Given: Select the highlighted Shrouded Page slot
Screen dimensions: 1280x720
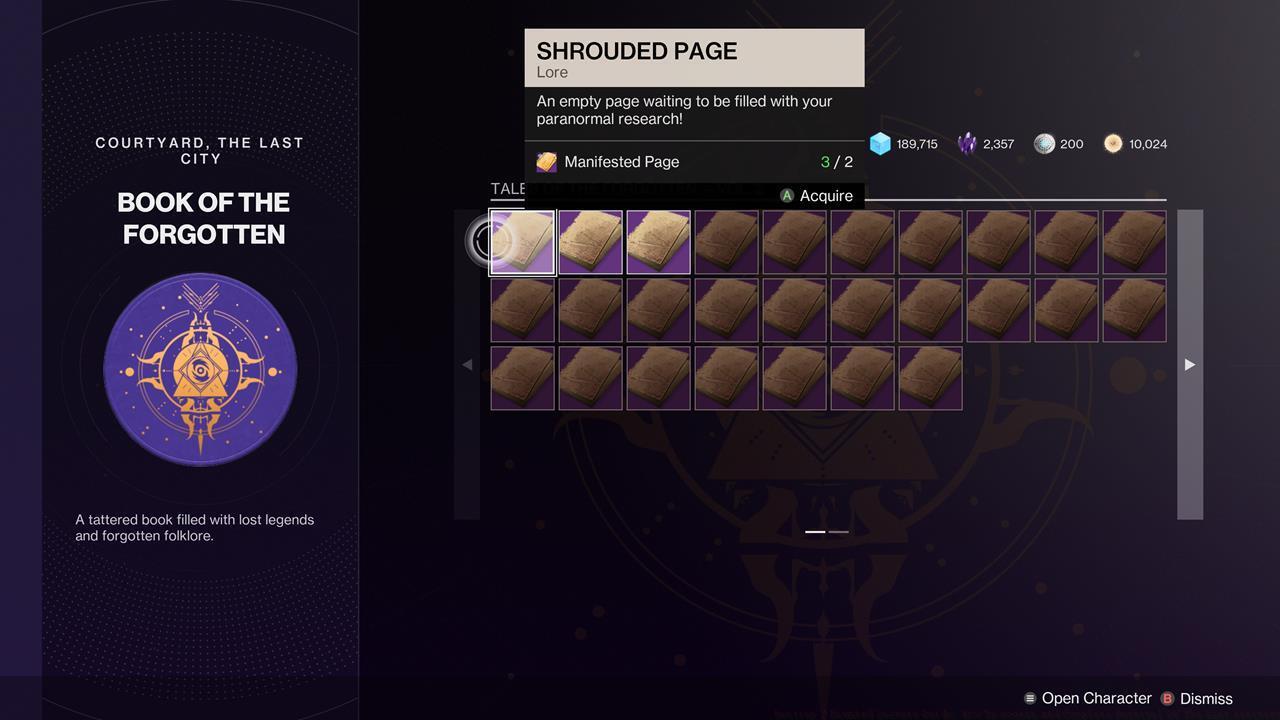Looking at the screenshot, I should tap(522, 242).
